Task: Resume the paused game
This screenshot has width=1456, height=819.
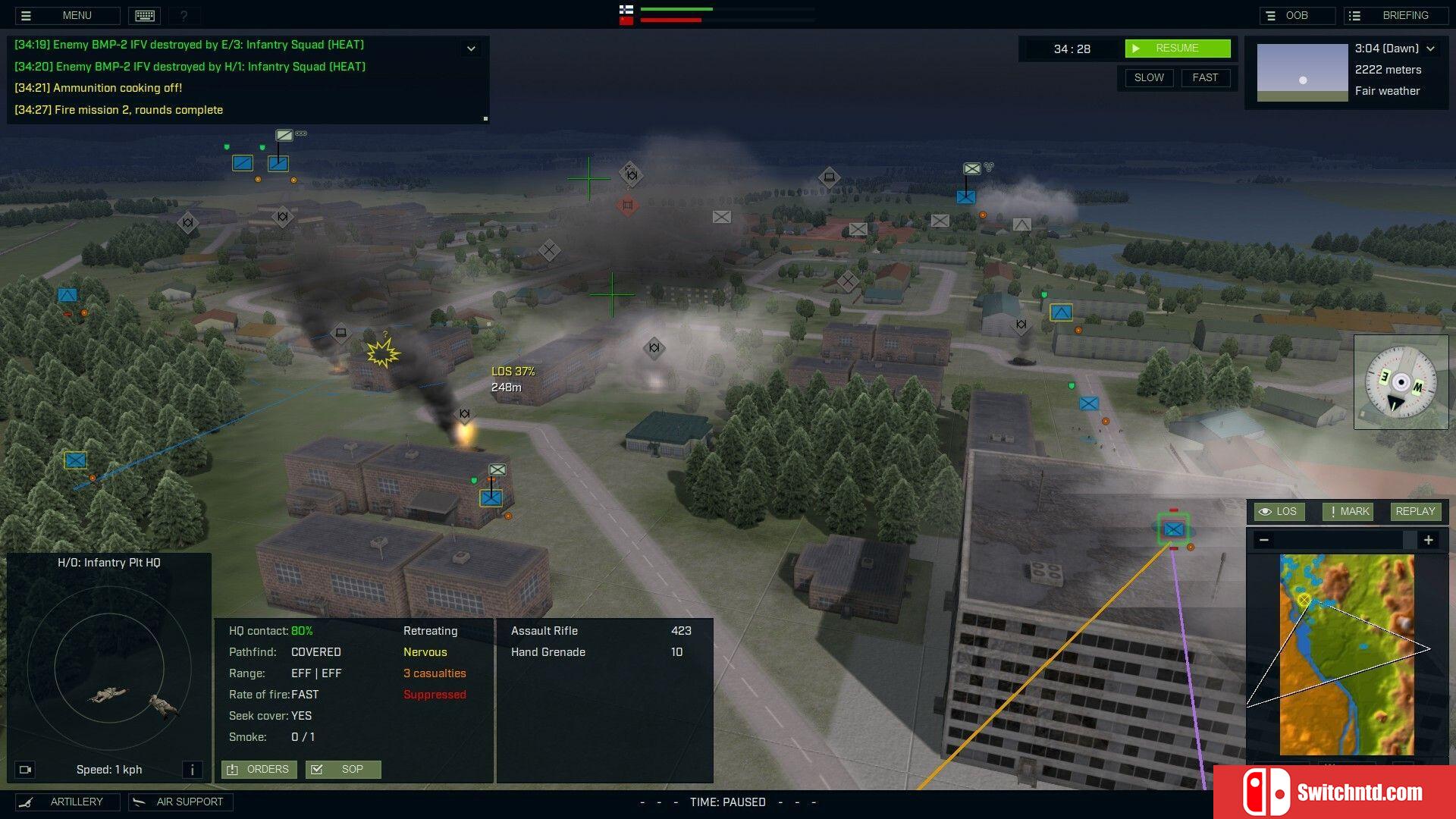Action: [1177, 49]
